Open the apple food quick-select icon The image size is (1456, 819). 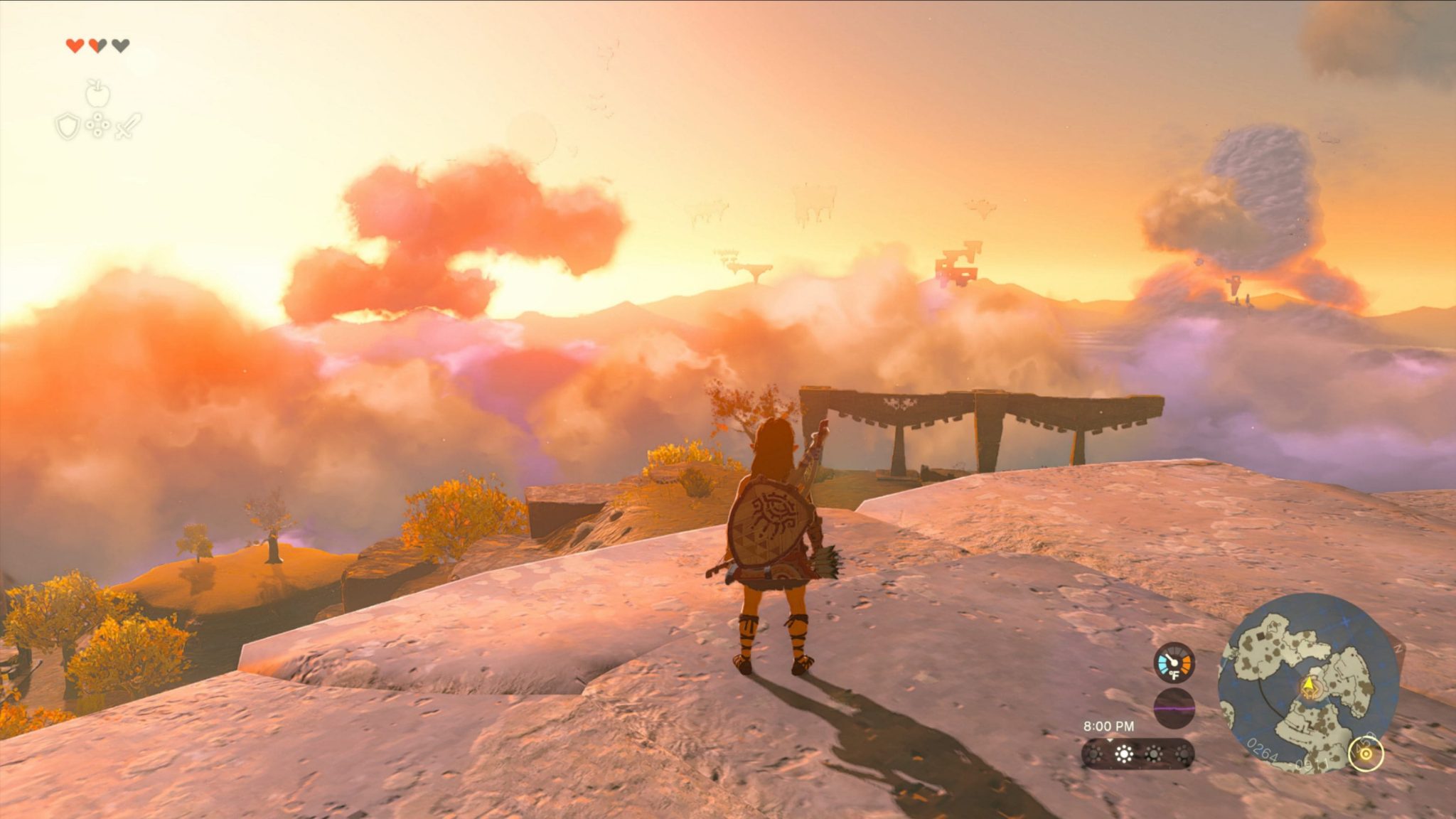[97, 93]
